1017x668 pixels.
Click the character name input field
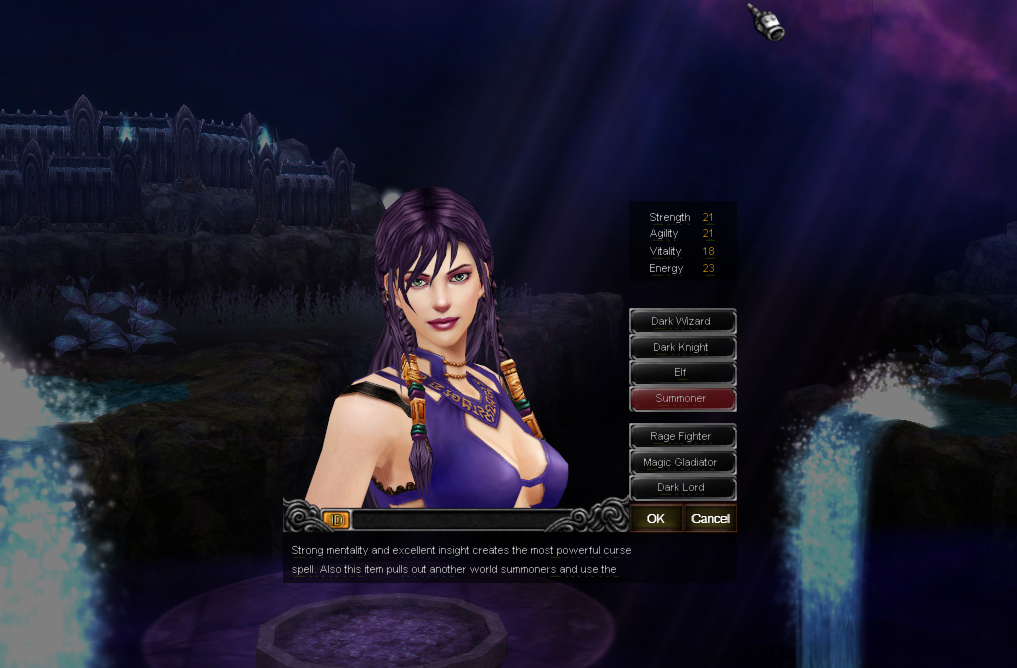460,520
